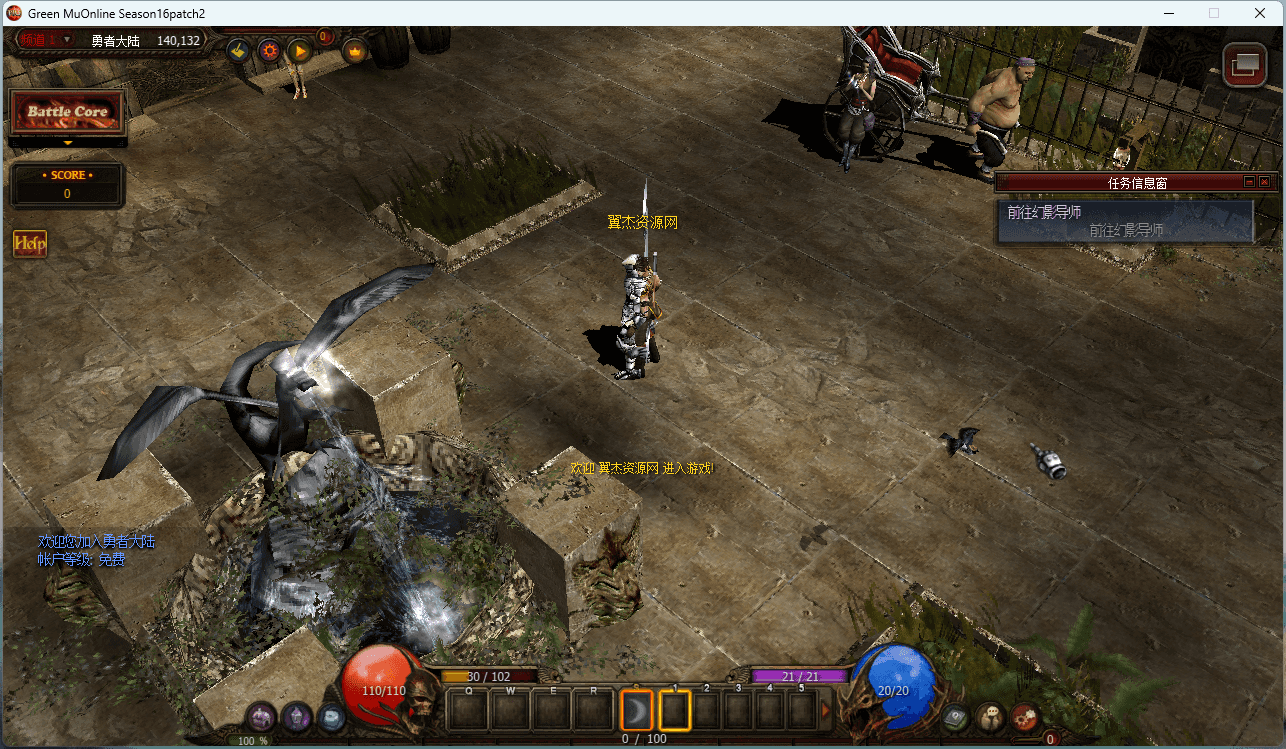Image resolution: width=1286 pixels, height=749 pixels.
Task: Open the grey book icon
Action: tap(956, 717)
